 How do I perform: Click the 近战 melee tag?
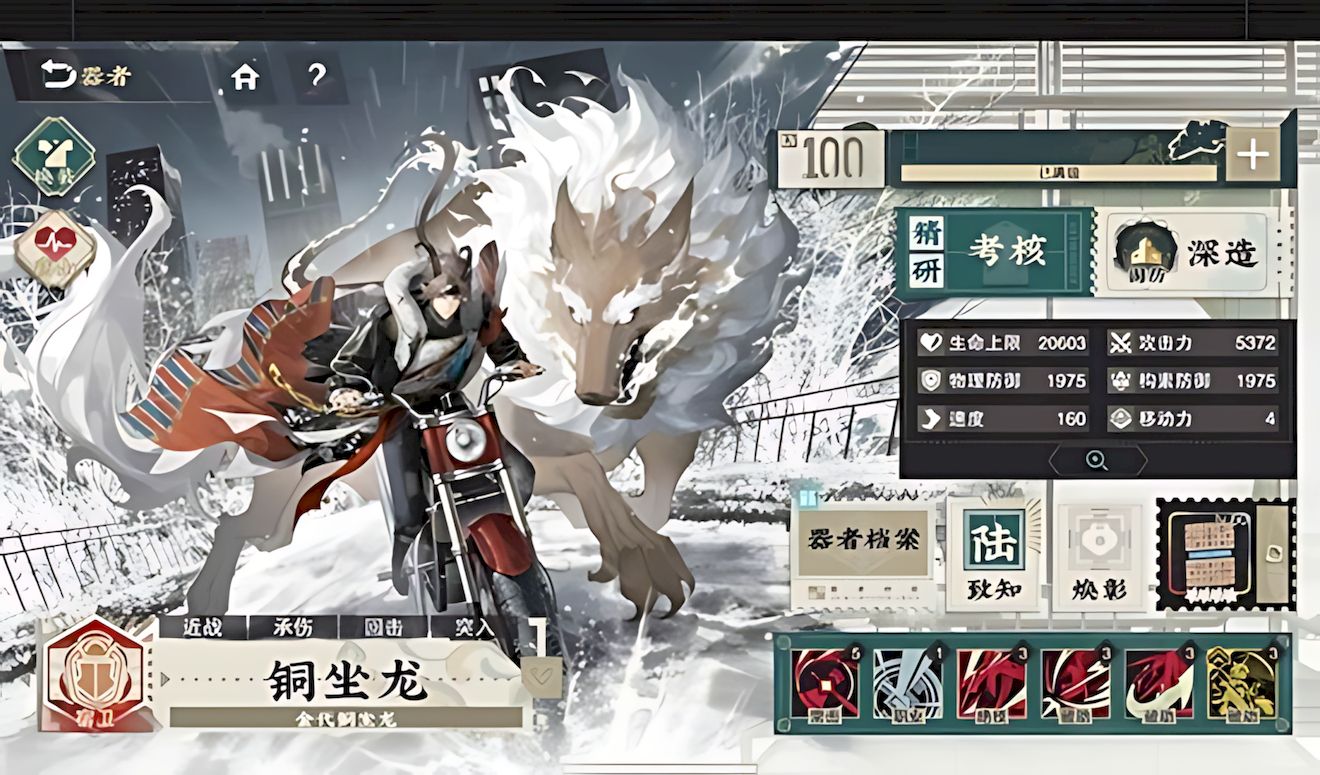tap(203, 627)
